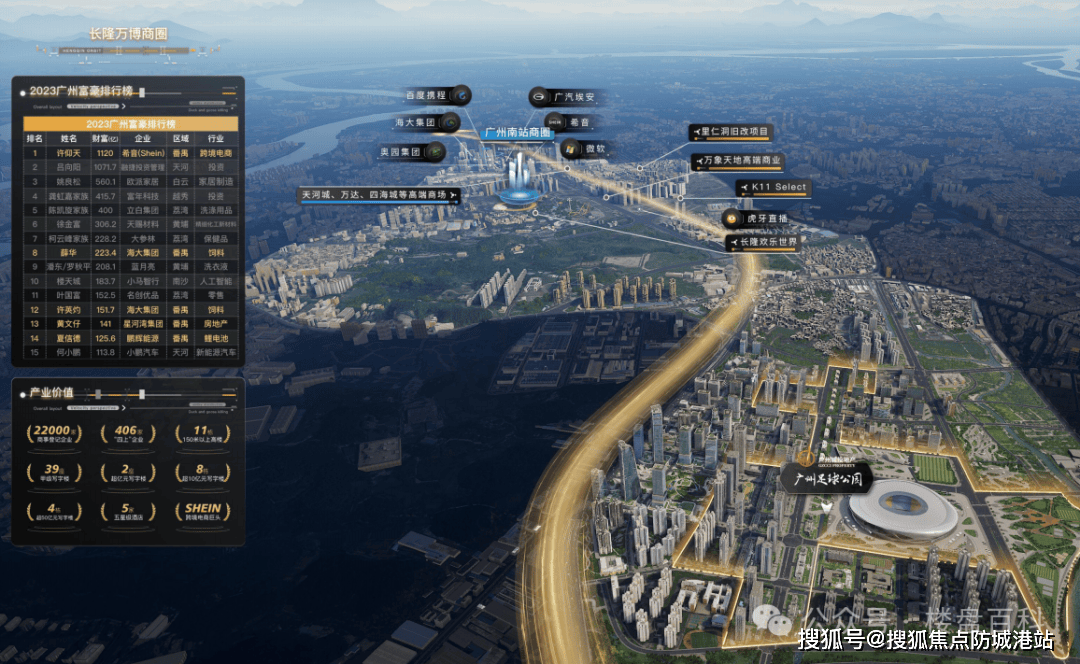1080x664 pixels.
Task: Choose the 何小鹏 row in the ranking
Action: 130,352
